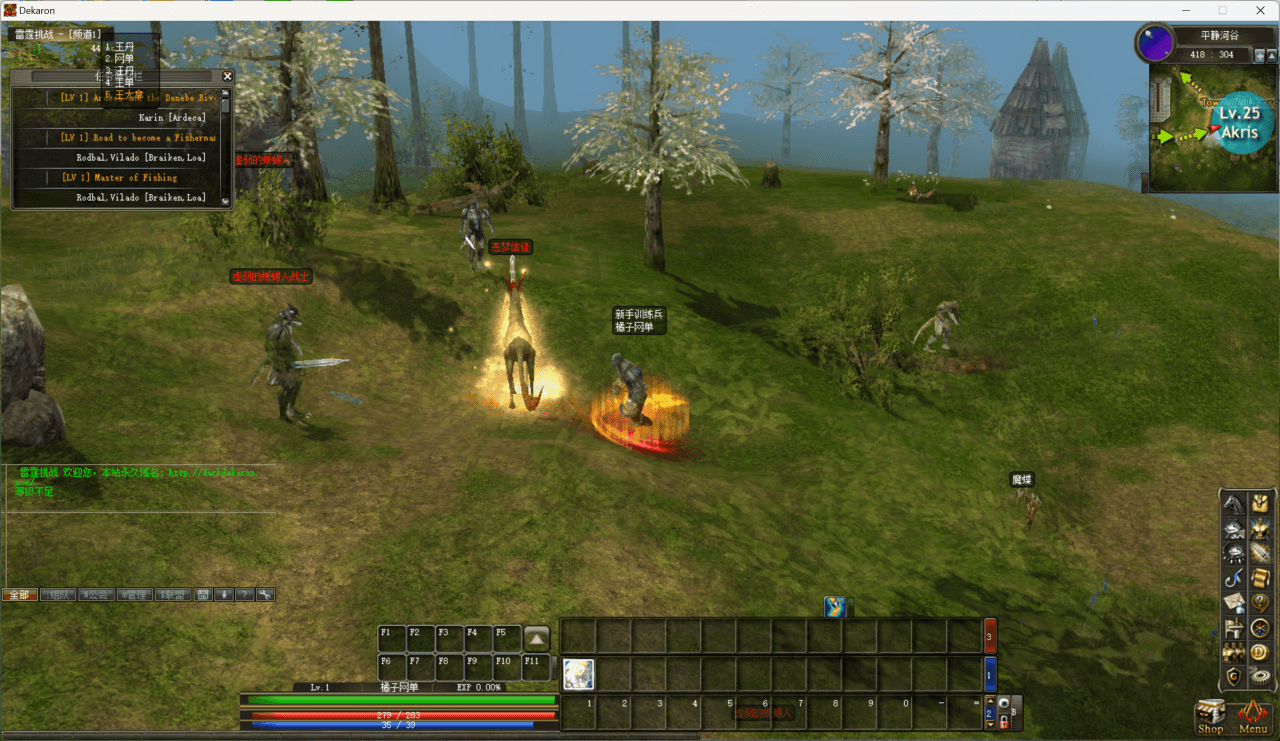
Task: Open the compass map icon
Action: [x=1260, y=628]
